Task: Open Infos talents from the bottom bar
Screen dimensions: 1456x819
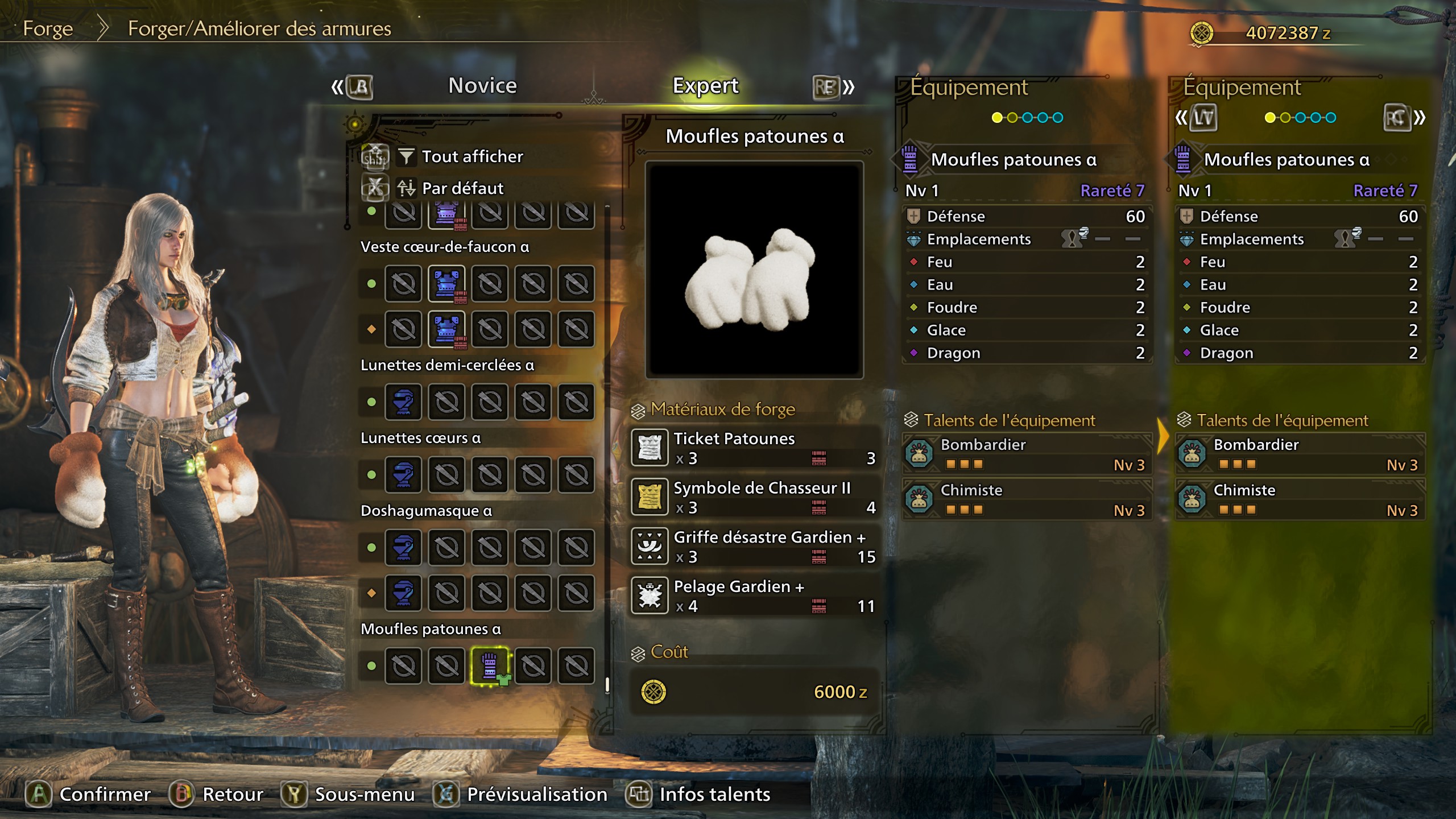Action: [x=713, y=795]
